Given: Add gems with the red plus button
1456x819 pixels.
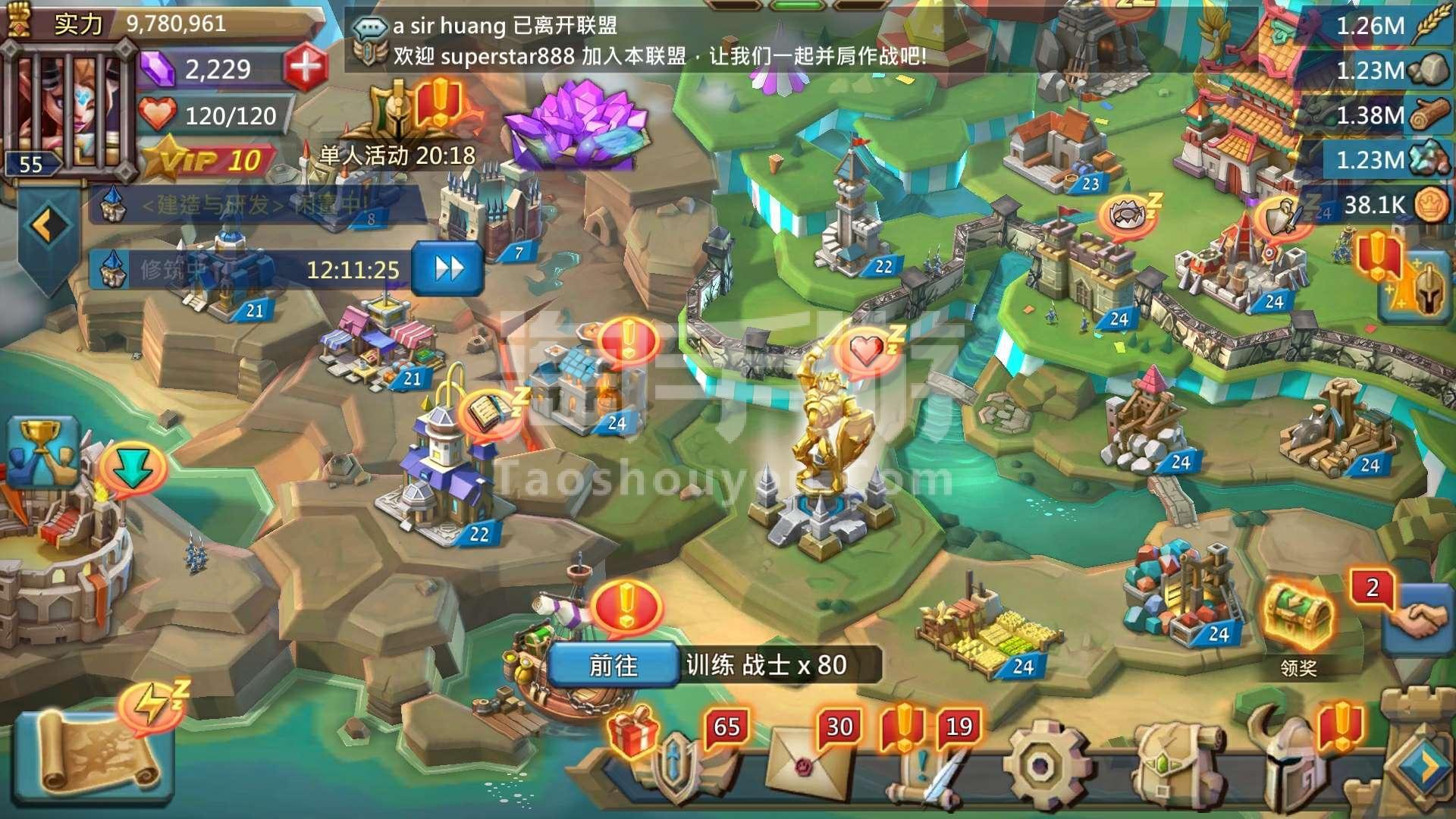Looking at the screenshot, I should click(x=306, y=67).
